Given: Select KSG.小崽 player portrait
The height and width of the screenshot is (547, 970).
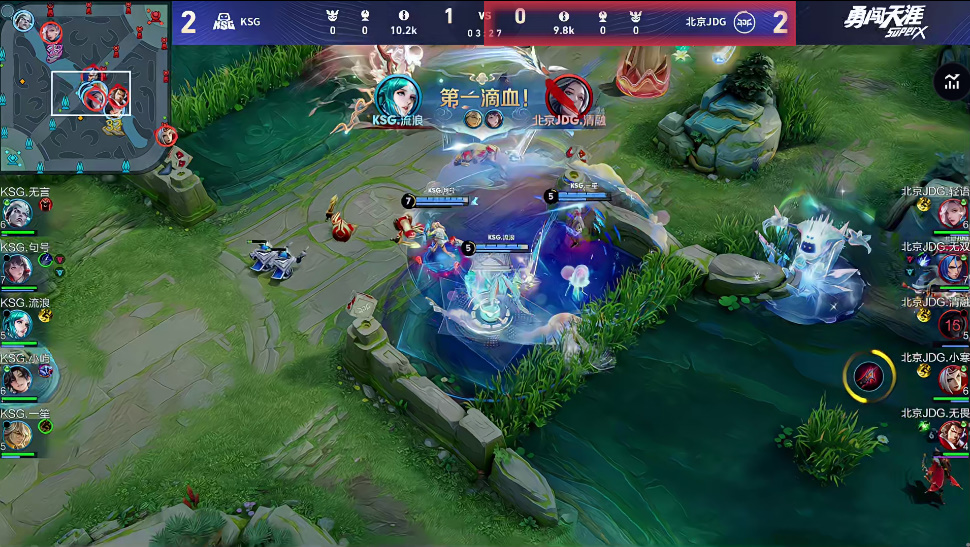Looking at the screenshot, I should (17, 379).
